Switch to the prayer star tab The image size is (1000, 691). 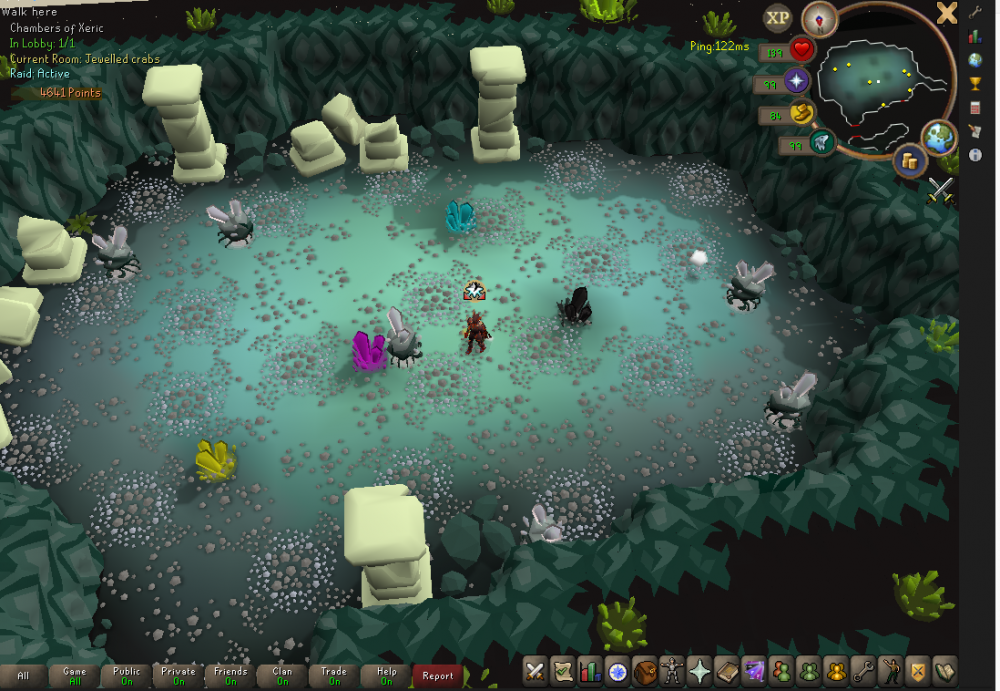(x=700, y=672)
